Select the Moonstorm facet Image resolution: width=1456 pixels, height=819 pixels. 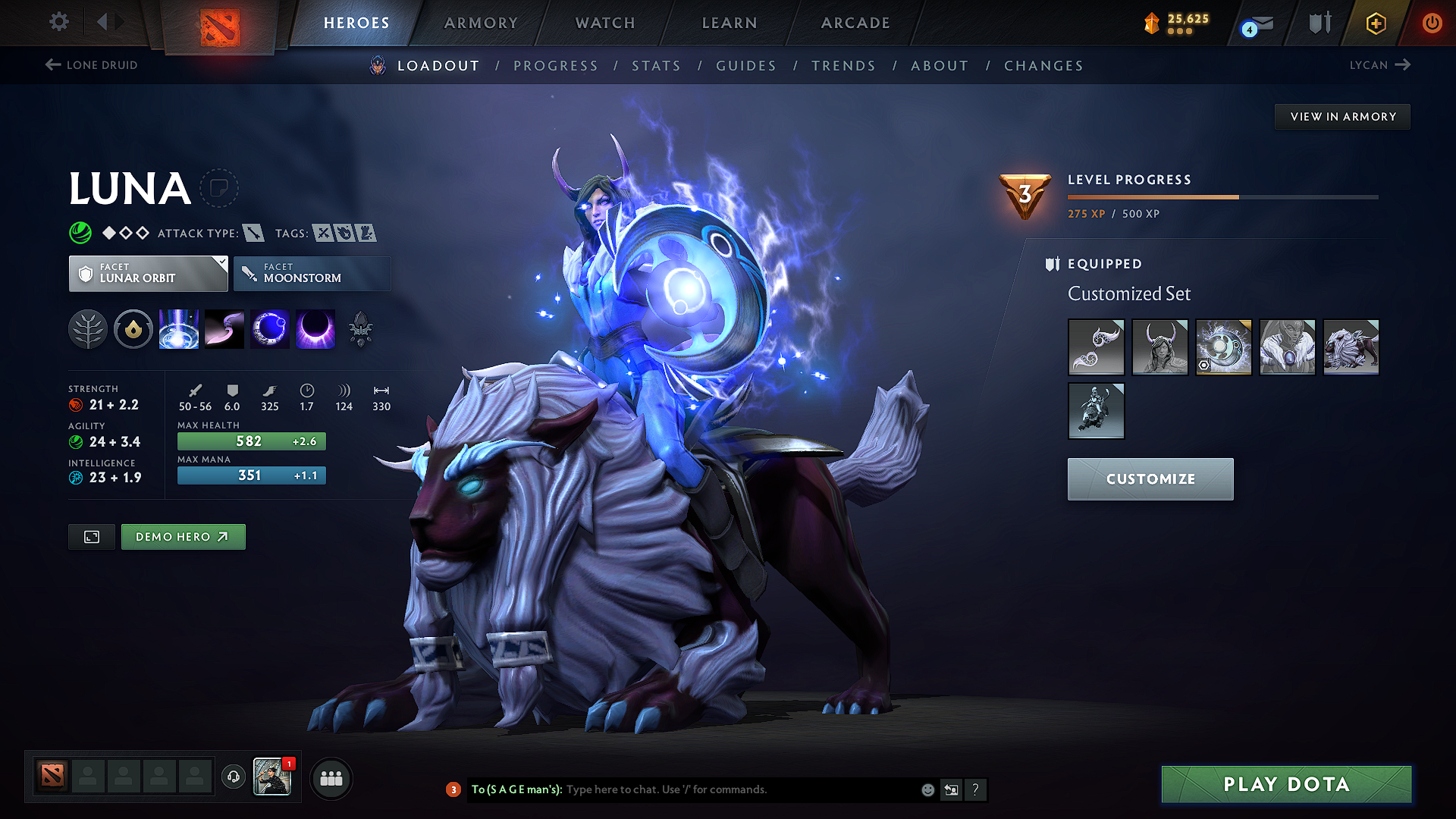[312, 273]
